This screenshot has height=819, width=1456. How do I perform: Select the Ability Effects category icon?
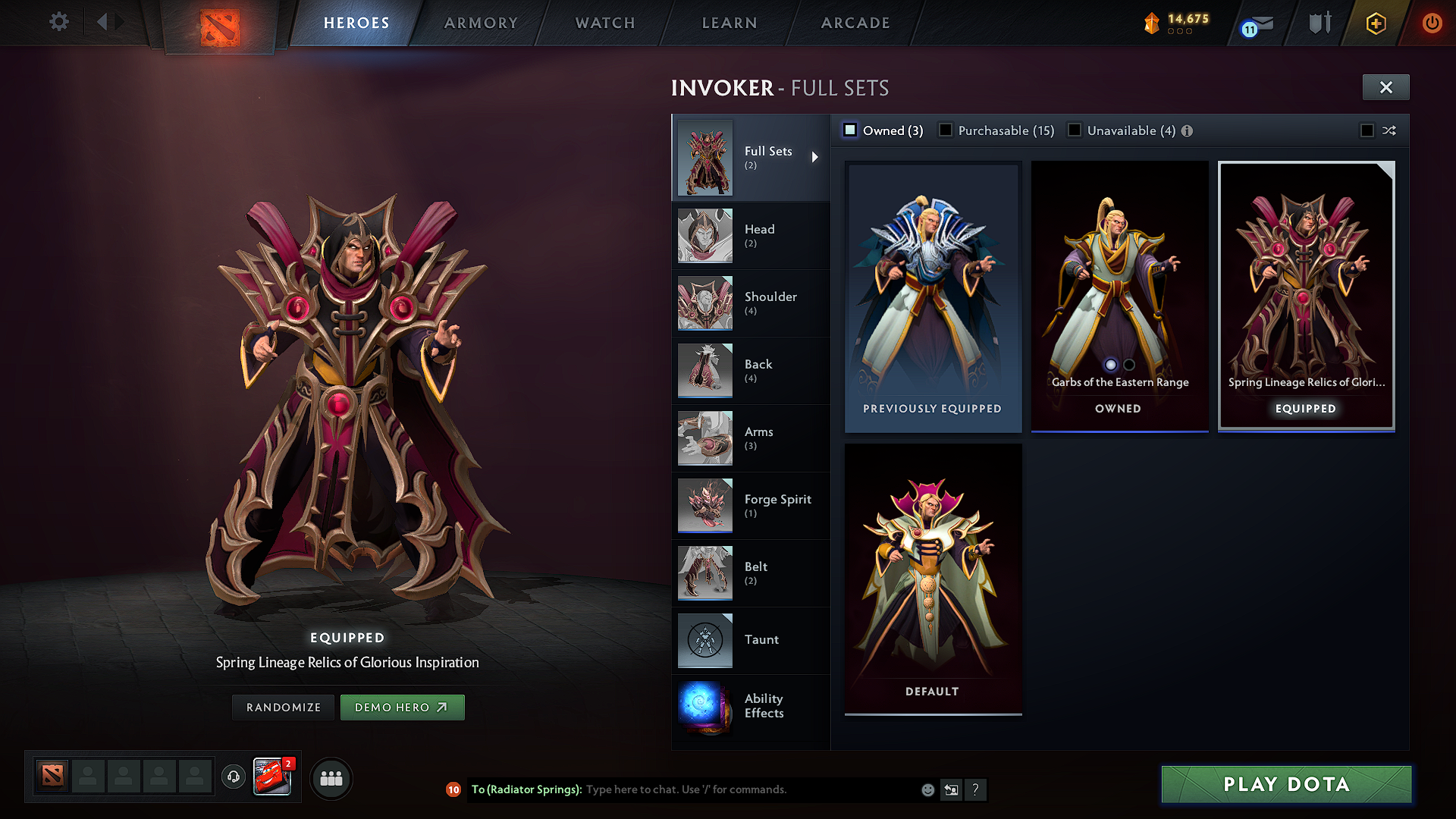point(705,708)
